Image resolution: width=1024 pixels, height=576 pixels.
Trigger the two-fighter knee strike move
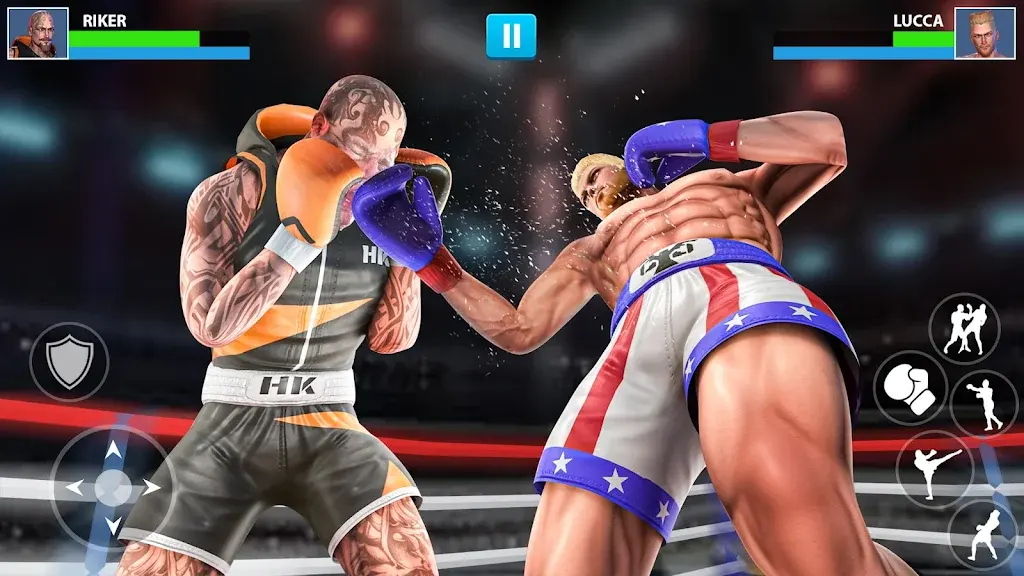coord(963,328)
